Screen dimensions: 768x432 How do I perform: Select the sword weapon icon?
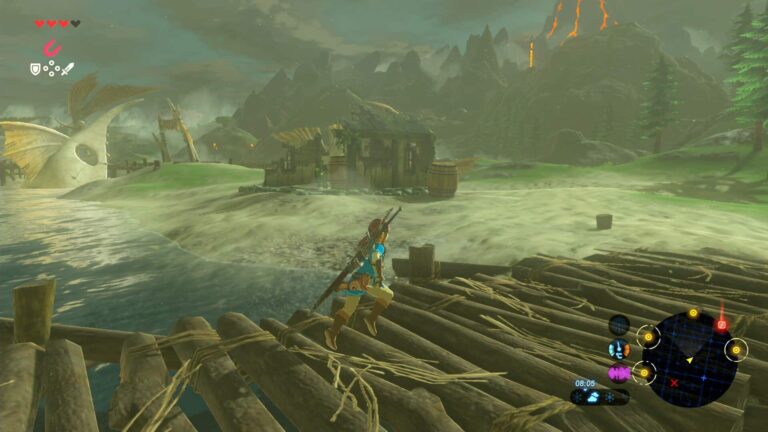point(67,69)
